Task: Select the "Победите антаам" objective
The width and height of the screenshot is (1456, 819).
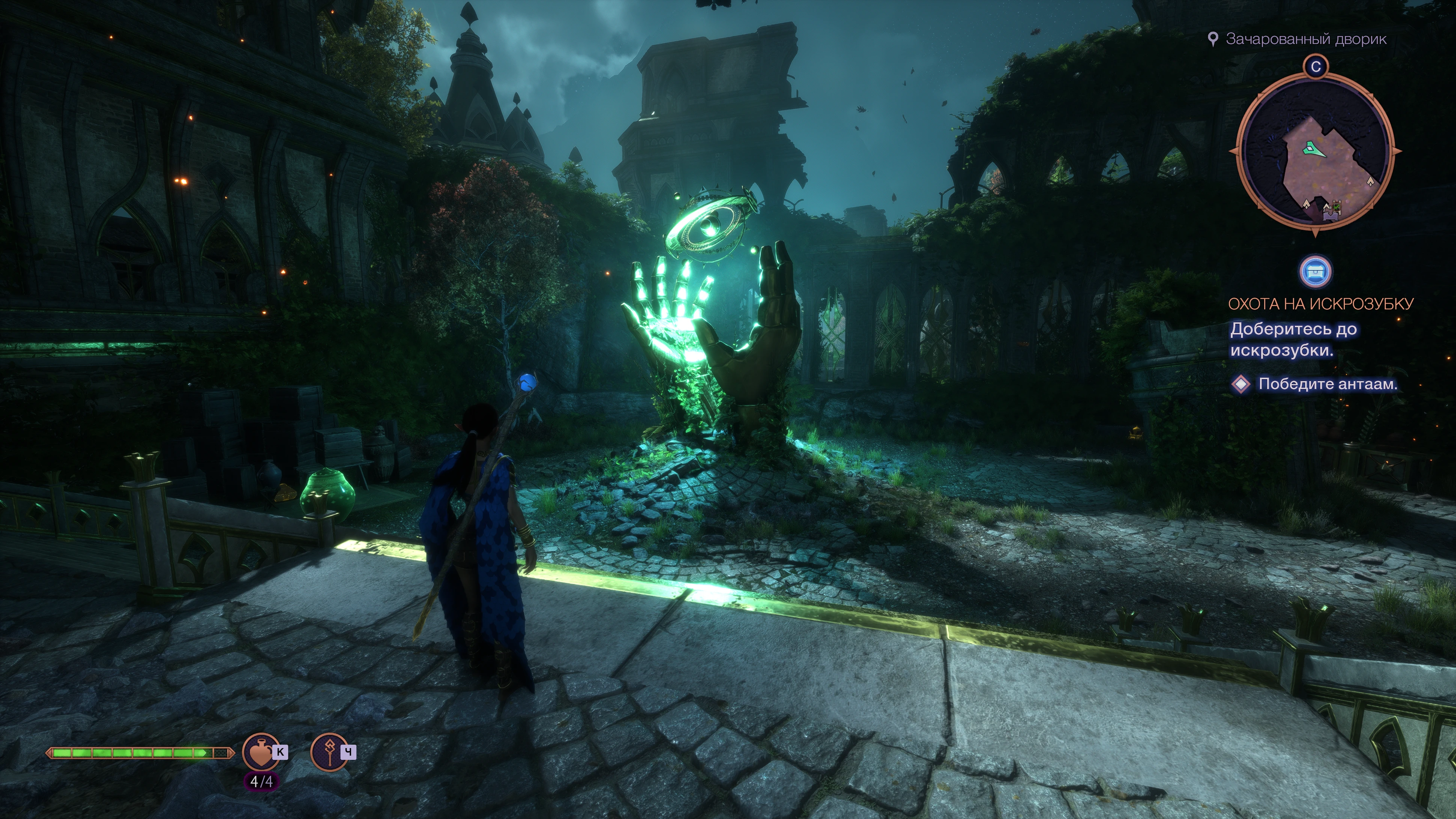Action: [x=1327, y=385]
